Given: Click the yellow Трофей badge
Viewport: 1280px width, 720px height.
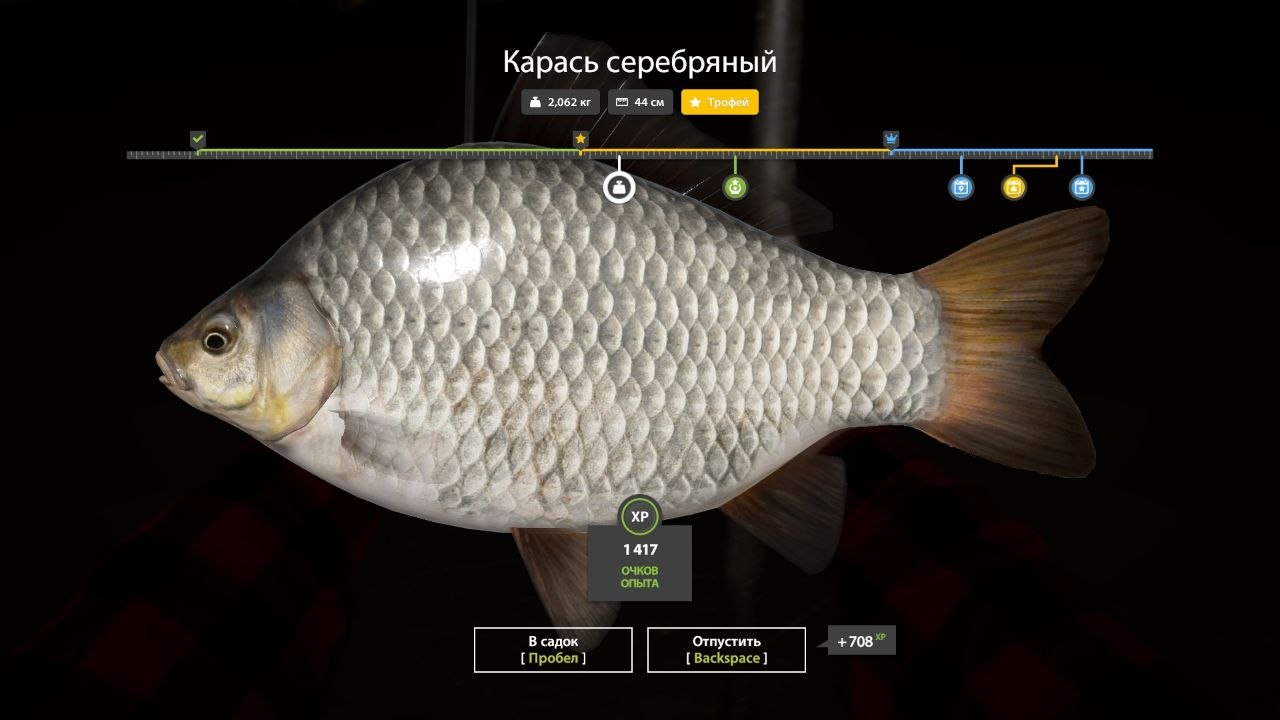Looking at the screenshot, I should pyautogui.click(x=719, y=101).
